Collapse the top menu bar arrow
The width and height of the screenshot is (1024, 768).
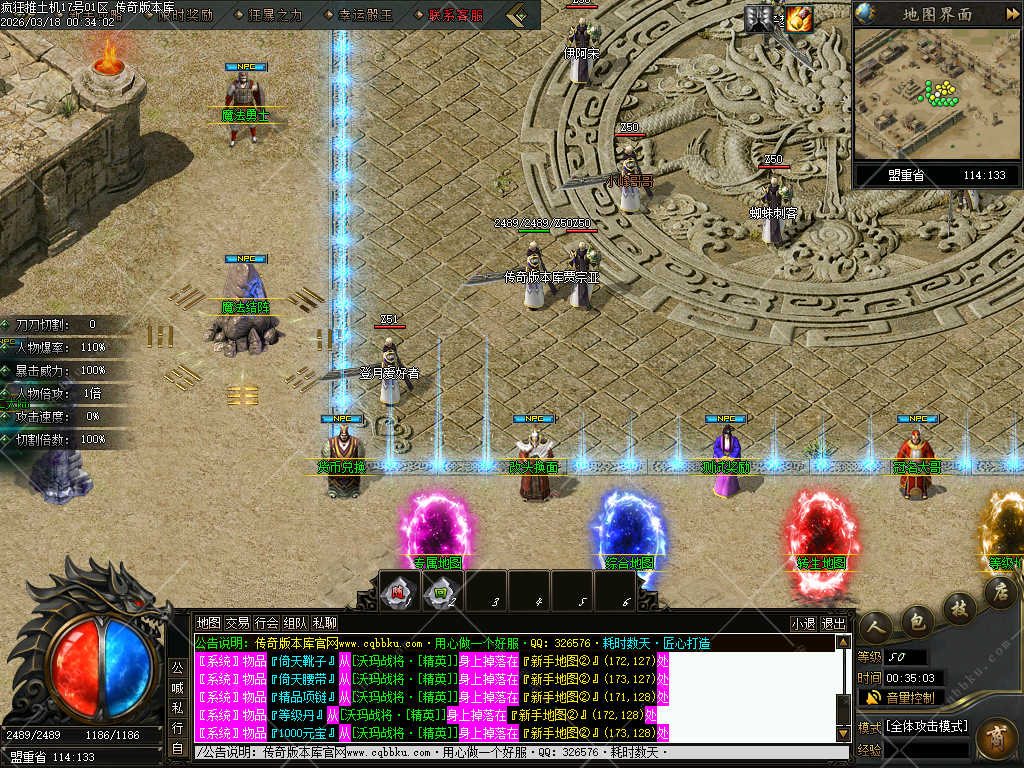click(x=519, y=15)
